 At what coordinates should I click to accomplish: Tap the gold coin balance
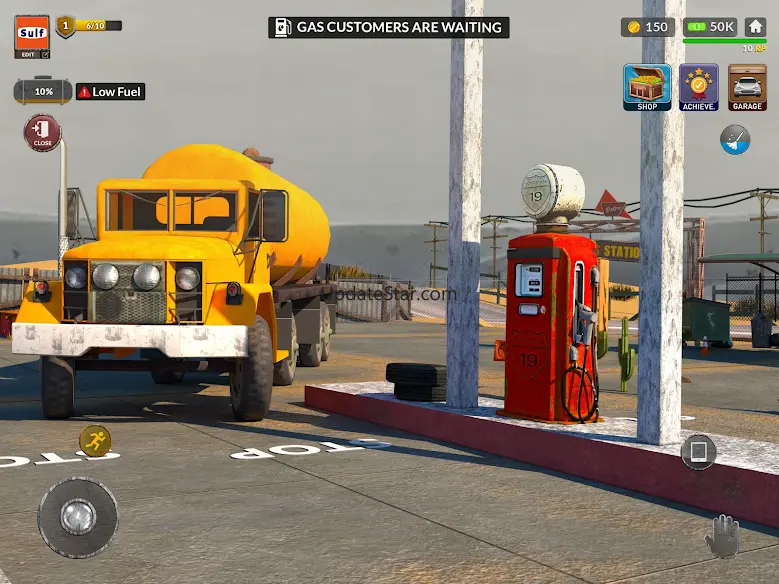[x=647, y=27]
